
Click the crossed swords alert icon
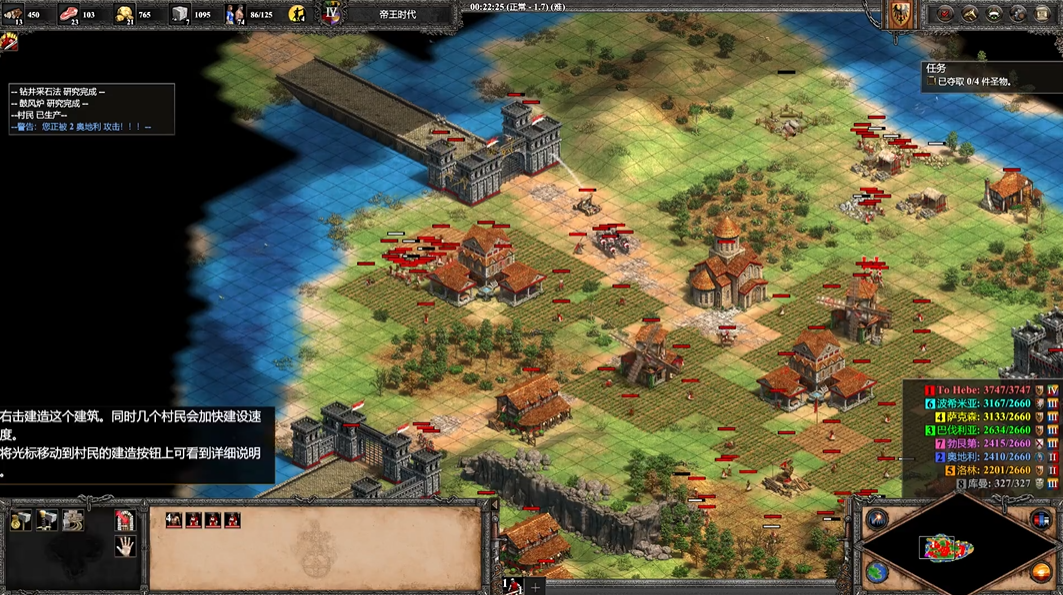[x=10, y=41]
